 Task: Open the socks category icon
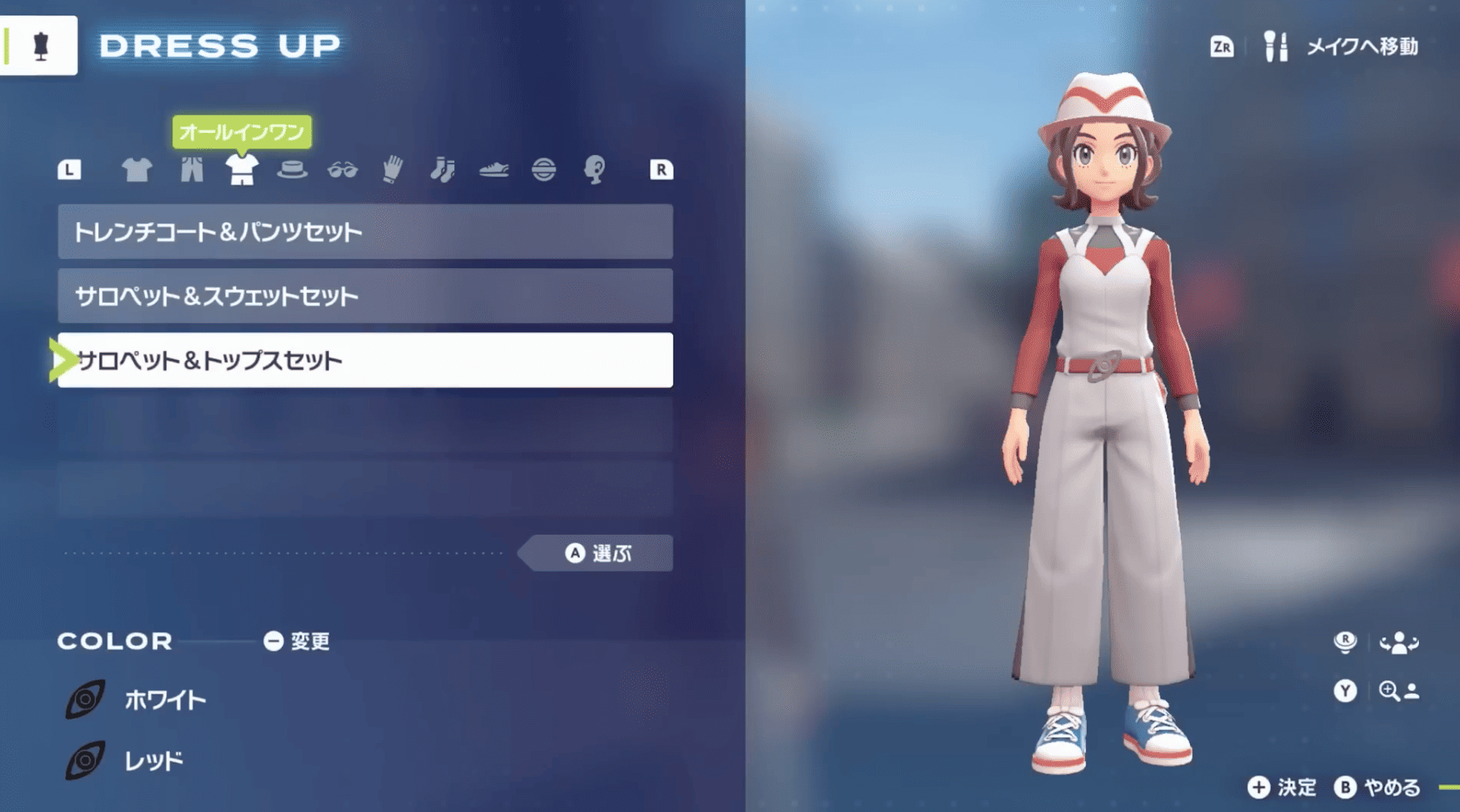(x=443, y=170)
